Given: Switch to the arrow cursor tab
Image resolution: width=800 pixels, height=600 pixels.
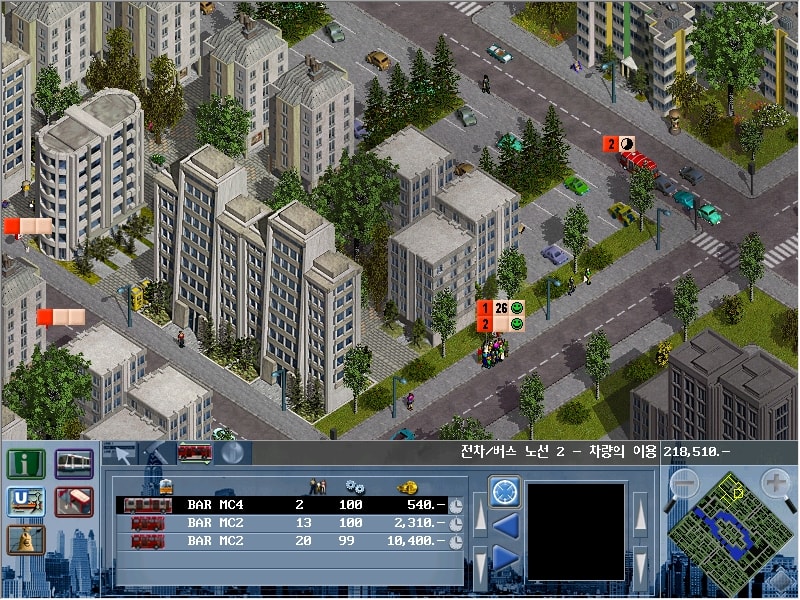Looking at the screenshot, I should pyautogui.click(x=120, y=453).
